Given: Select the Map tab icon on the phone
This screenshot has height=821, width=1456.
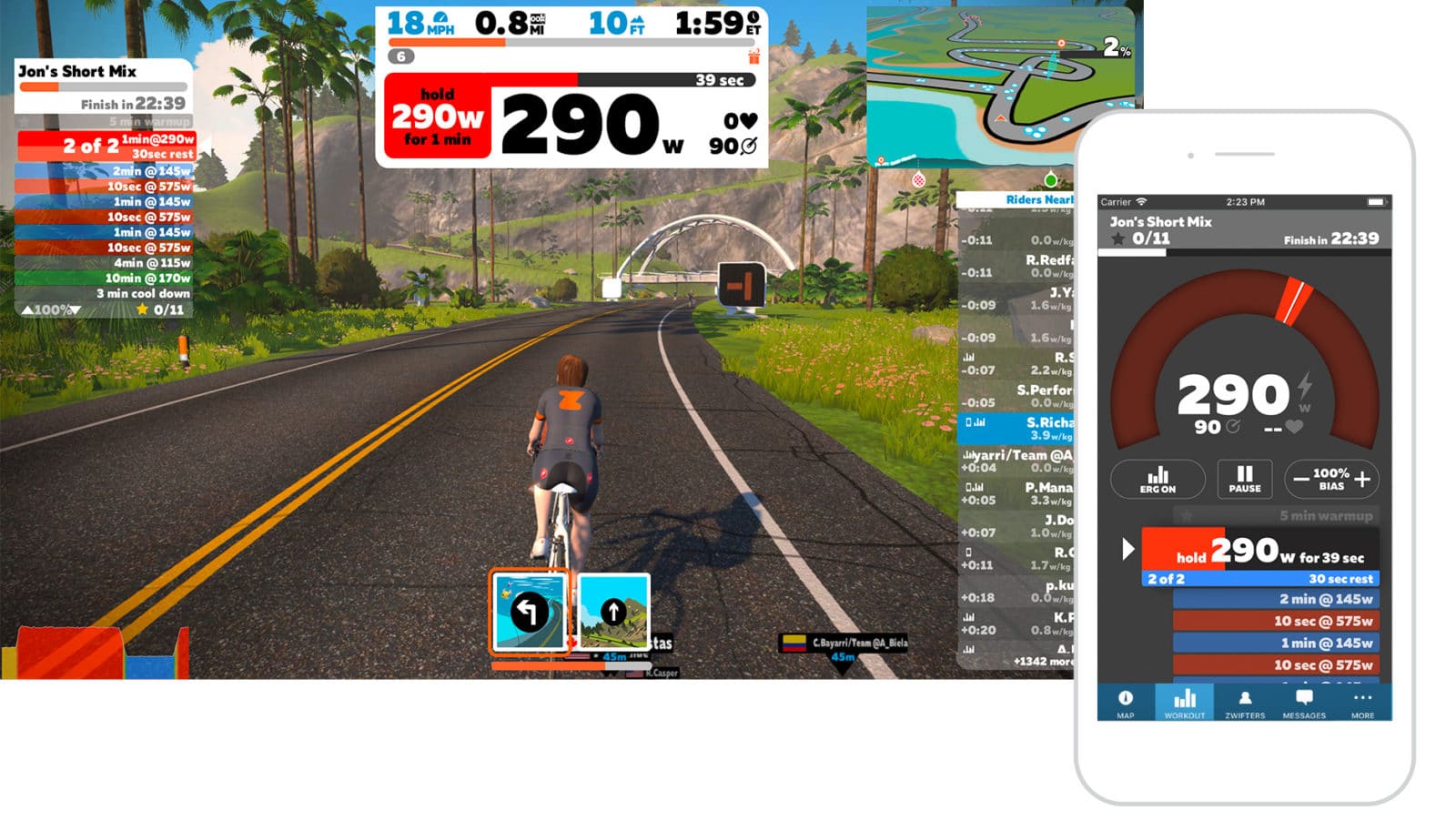Looking at the screenshot, I should tap(1127, 696).
